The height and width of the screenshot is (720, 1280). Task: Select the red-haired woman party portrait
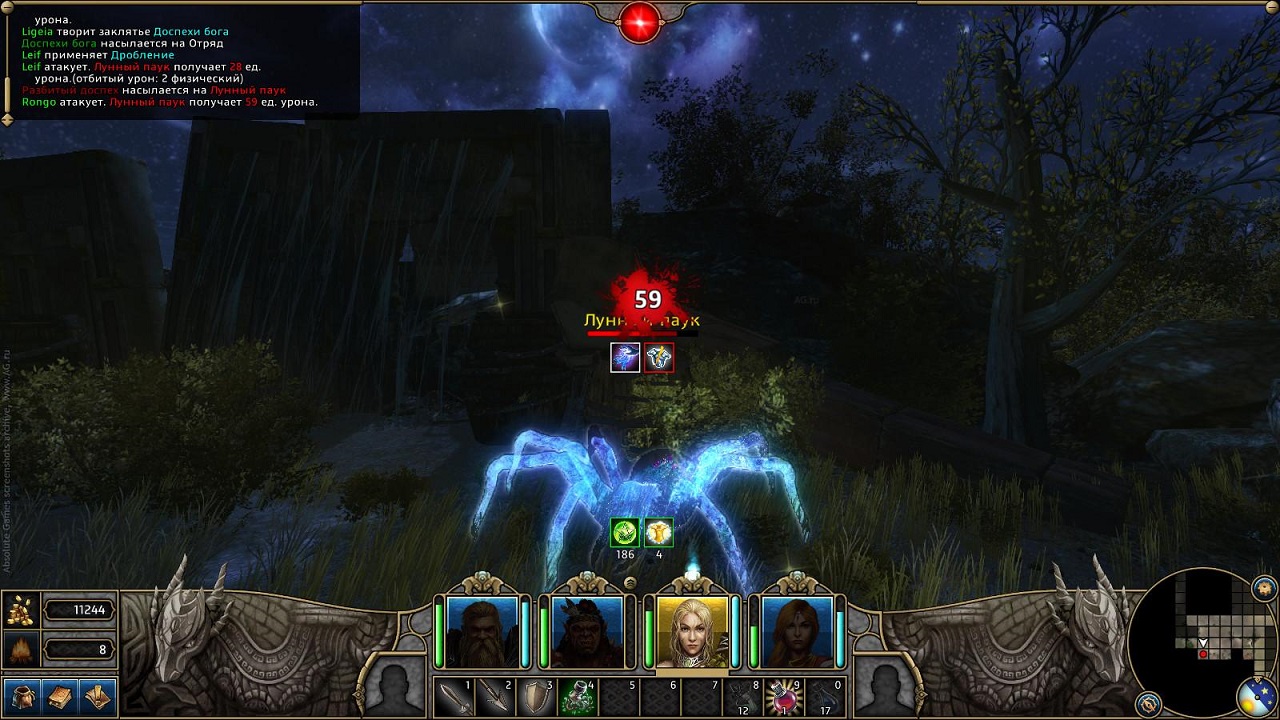pos(797,632)
